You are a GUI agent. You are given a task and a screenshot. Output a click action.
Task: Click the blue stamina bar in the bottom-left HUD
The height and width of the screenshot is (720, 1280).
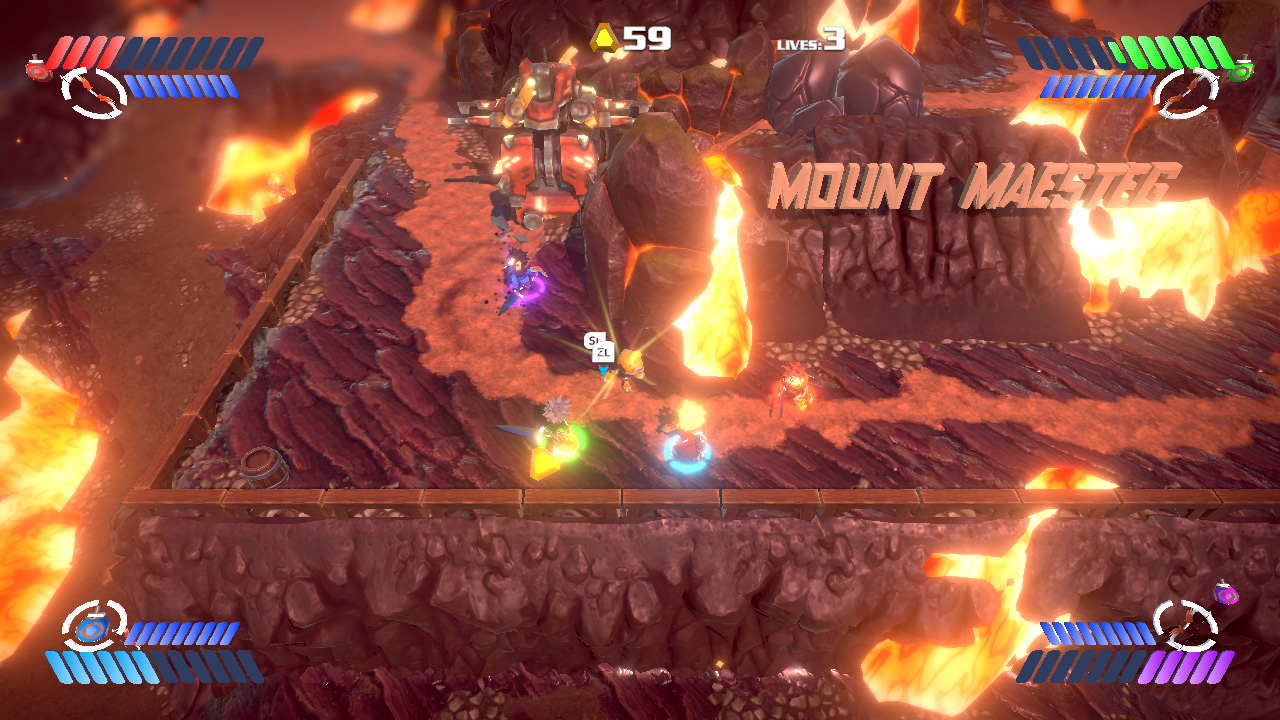[x=105, y=665]
